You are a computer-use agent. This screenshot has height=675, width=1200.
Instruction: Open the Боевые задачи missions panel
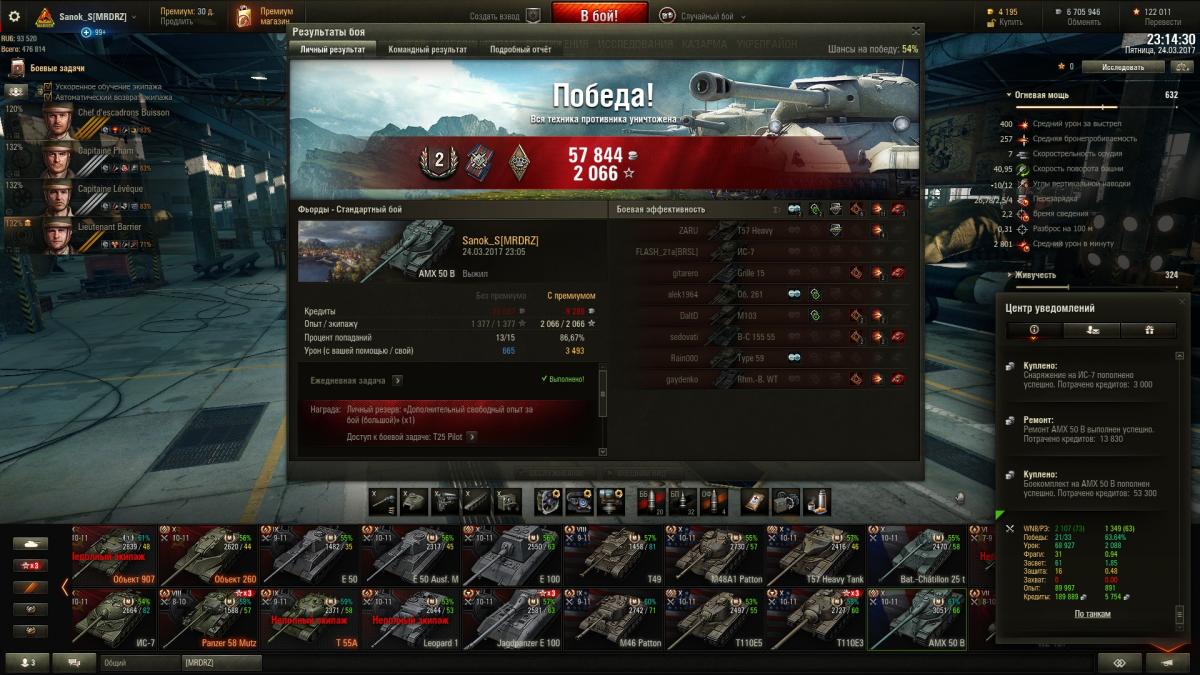pyautogui.click(x=55, y=68)
